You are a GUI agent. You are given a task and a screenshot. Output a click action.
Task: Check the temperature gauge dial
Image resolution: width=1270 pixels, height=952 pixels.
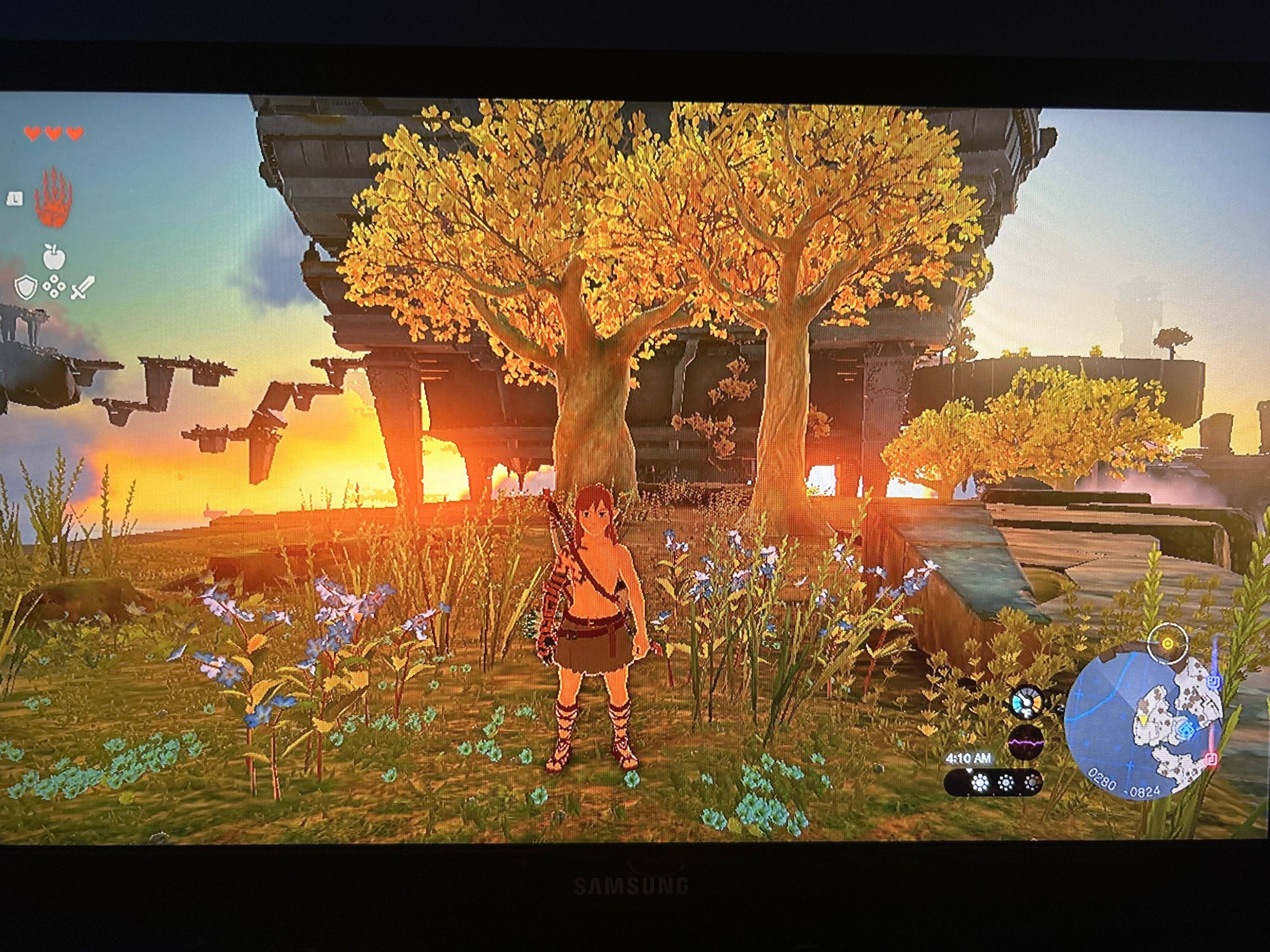(x=1026, y=703)
